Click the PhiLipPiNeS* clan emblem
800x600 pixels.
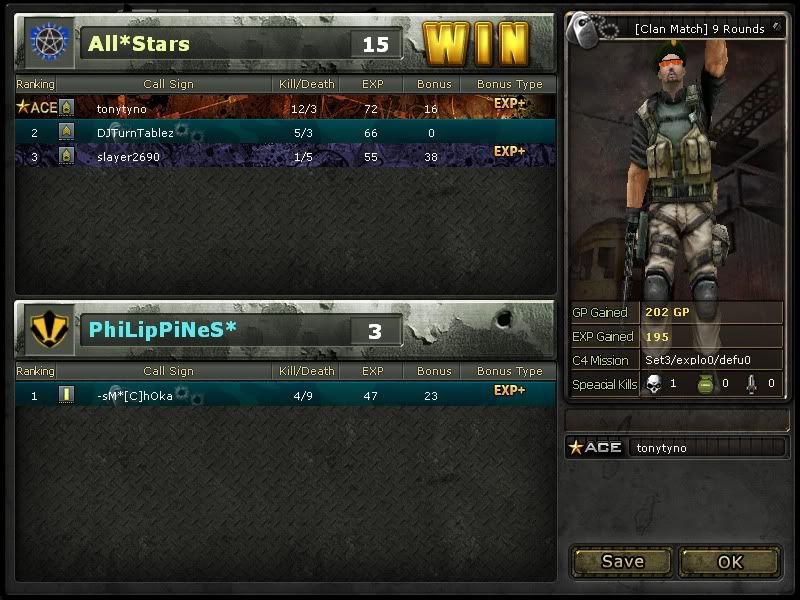pyautogui.click(x=47, y=330)
